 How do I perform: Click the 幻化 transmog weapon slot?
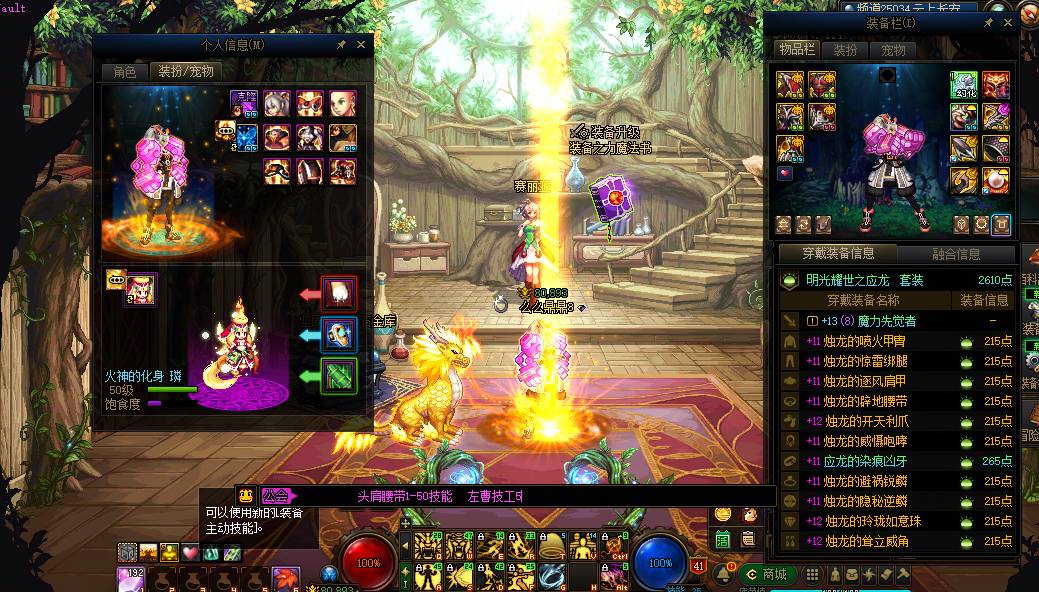pyautogui.click(x=964, y=85)
